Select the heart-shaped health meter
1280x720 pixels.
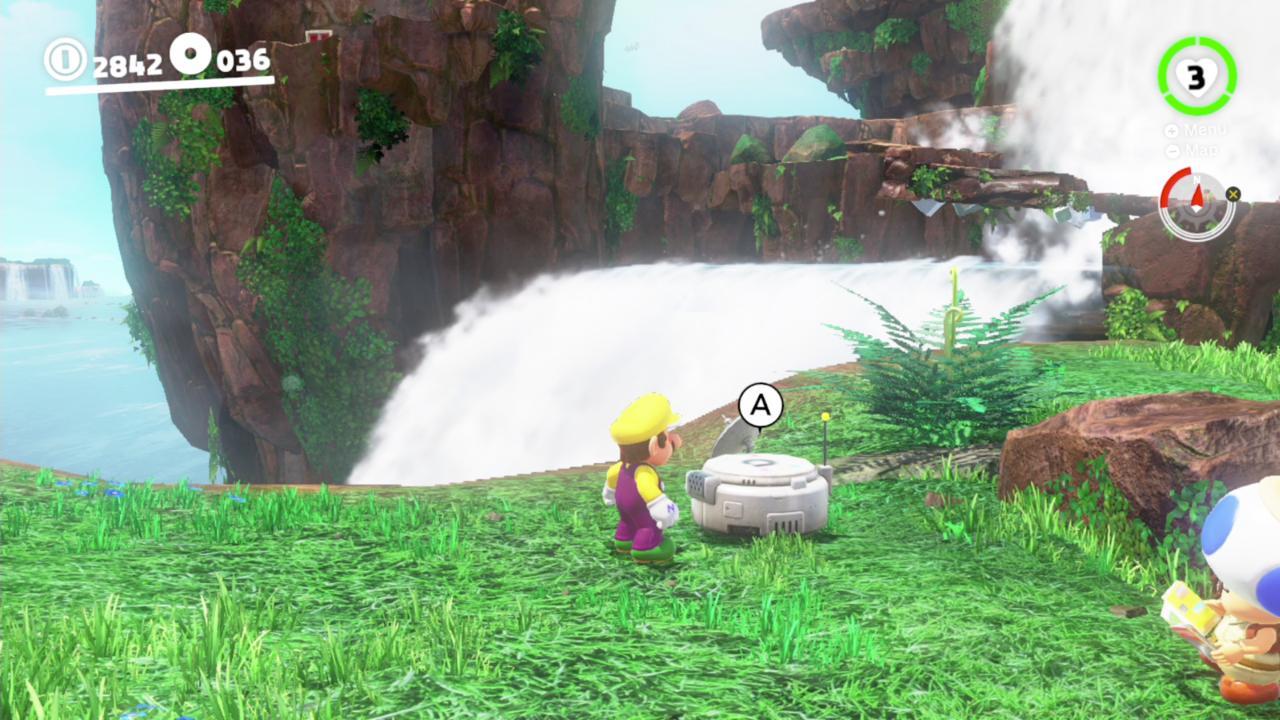click(x=1196, y=76)
